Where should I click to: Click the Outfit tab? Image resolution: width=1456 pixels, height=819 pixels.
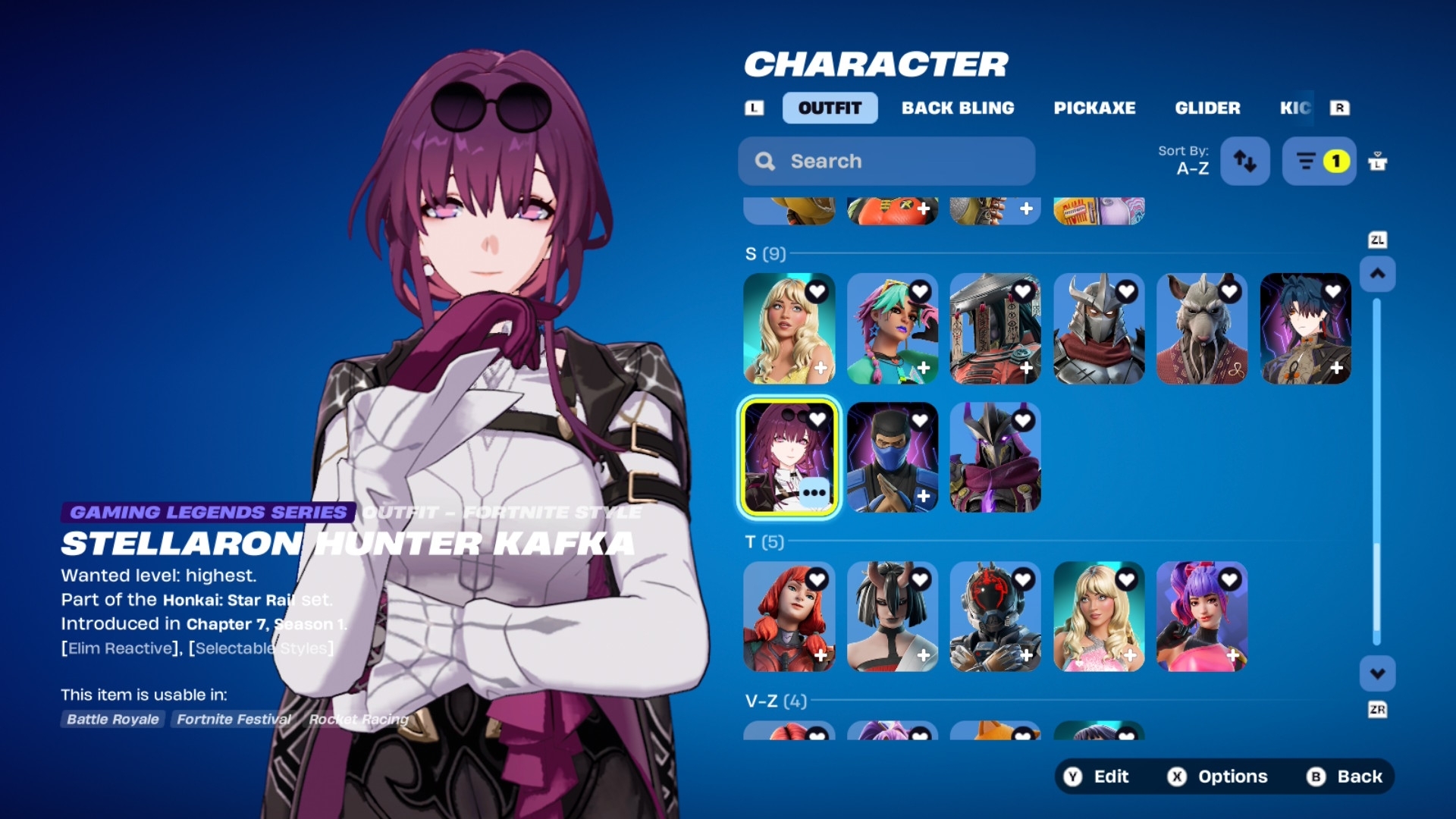[830, 108]
